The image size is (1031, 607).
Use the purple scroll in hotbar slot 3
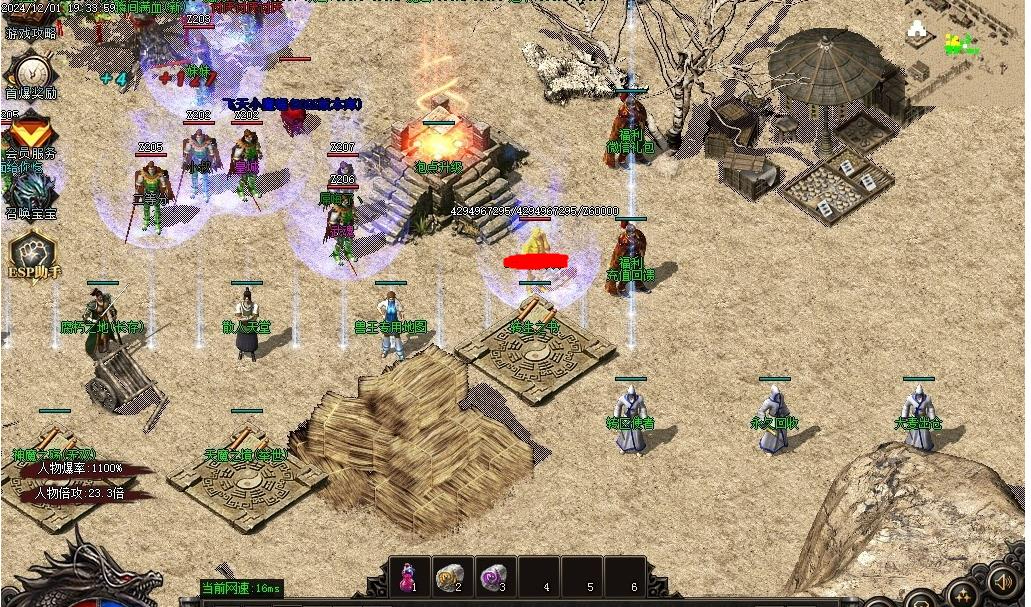pos(495,577)
